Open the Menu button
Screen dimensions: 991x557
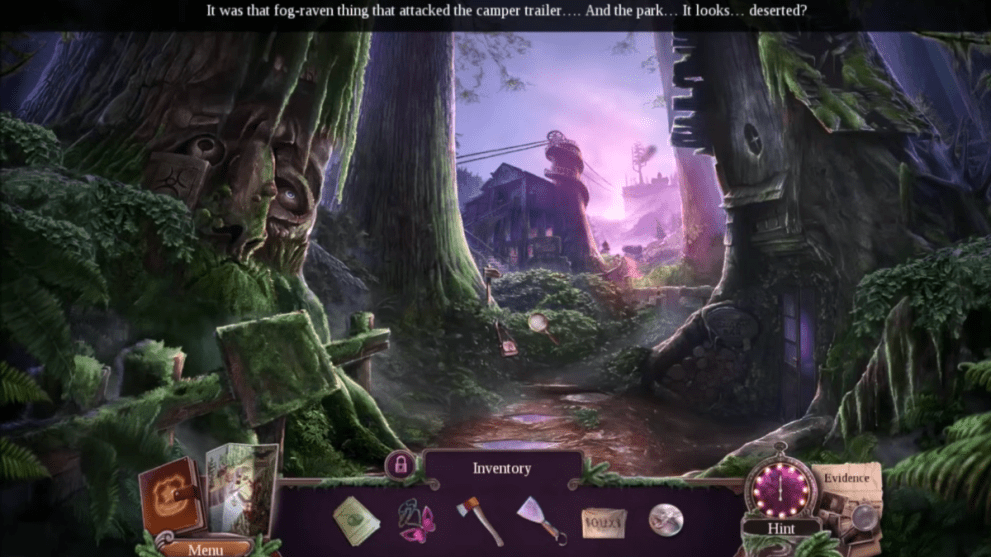tap(205, 548)
